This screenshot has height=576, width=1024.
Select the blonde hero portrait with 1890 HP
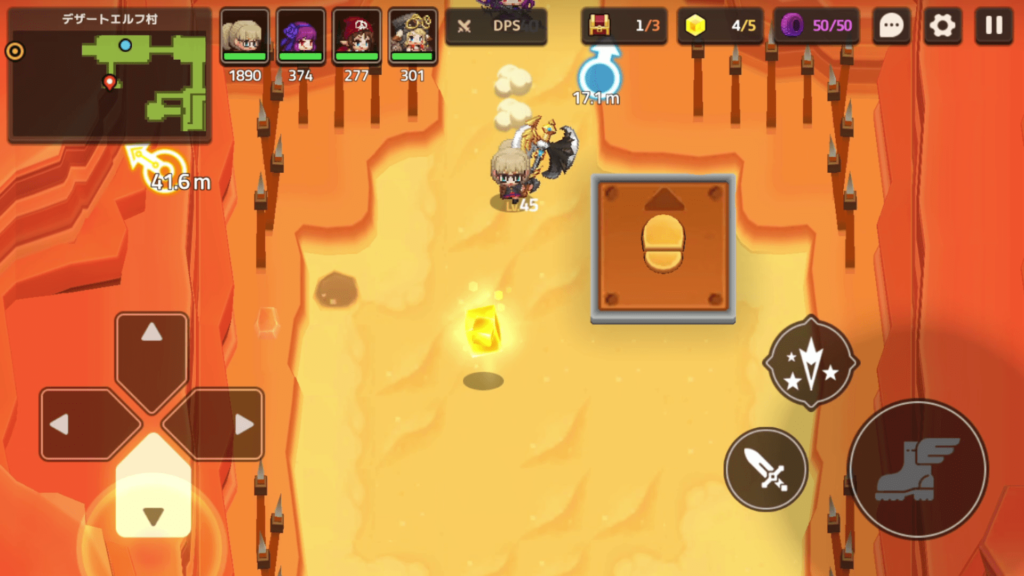point(245,36)
